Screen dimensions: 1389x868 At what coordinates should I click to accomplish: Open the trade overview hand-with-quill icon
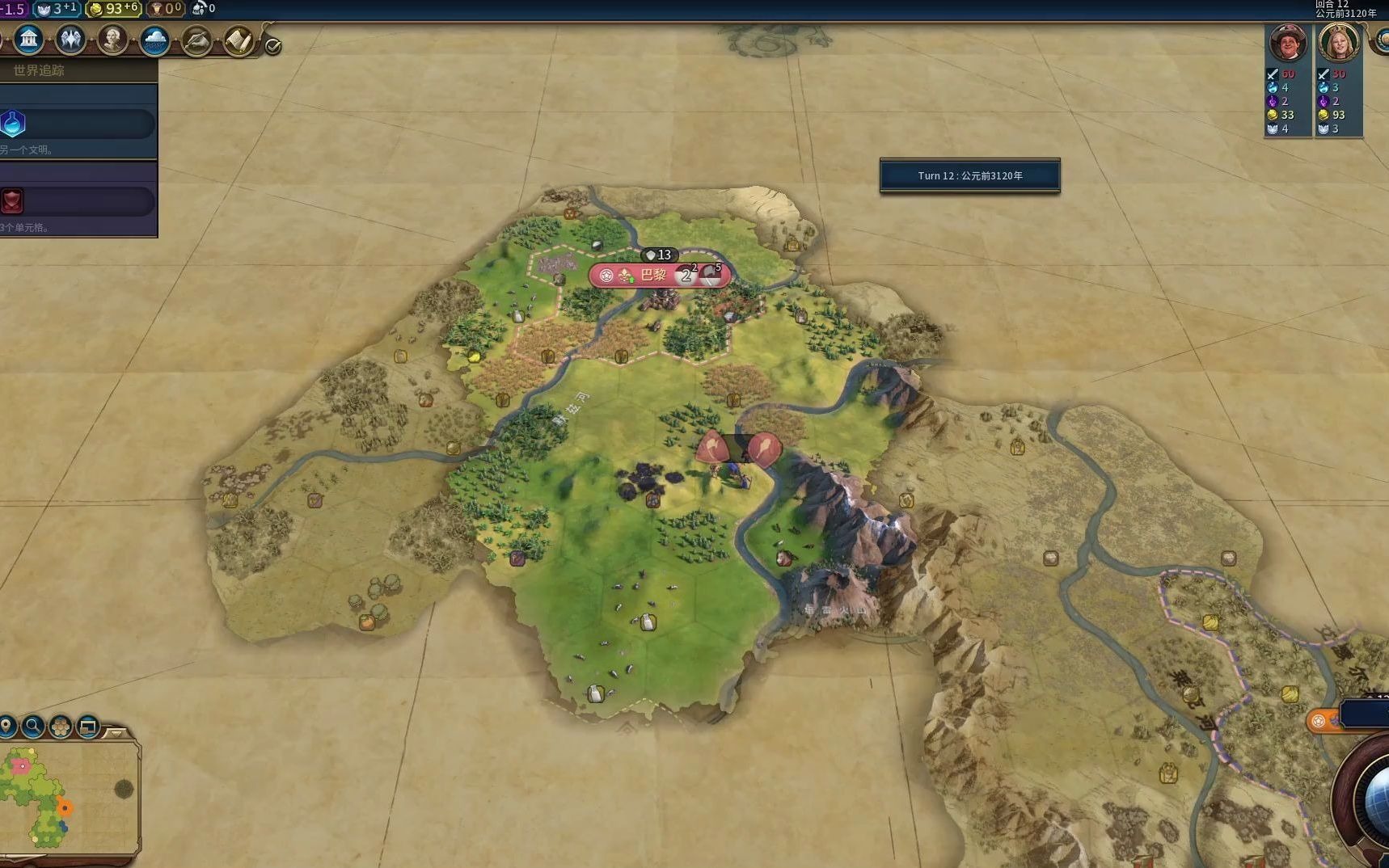[x=196, y=40]
